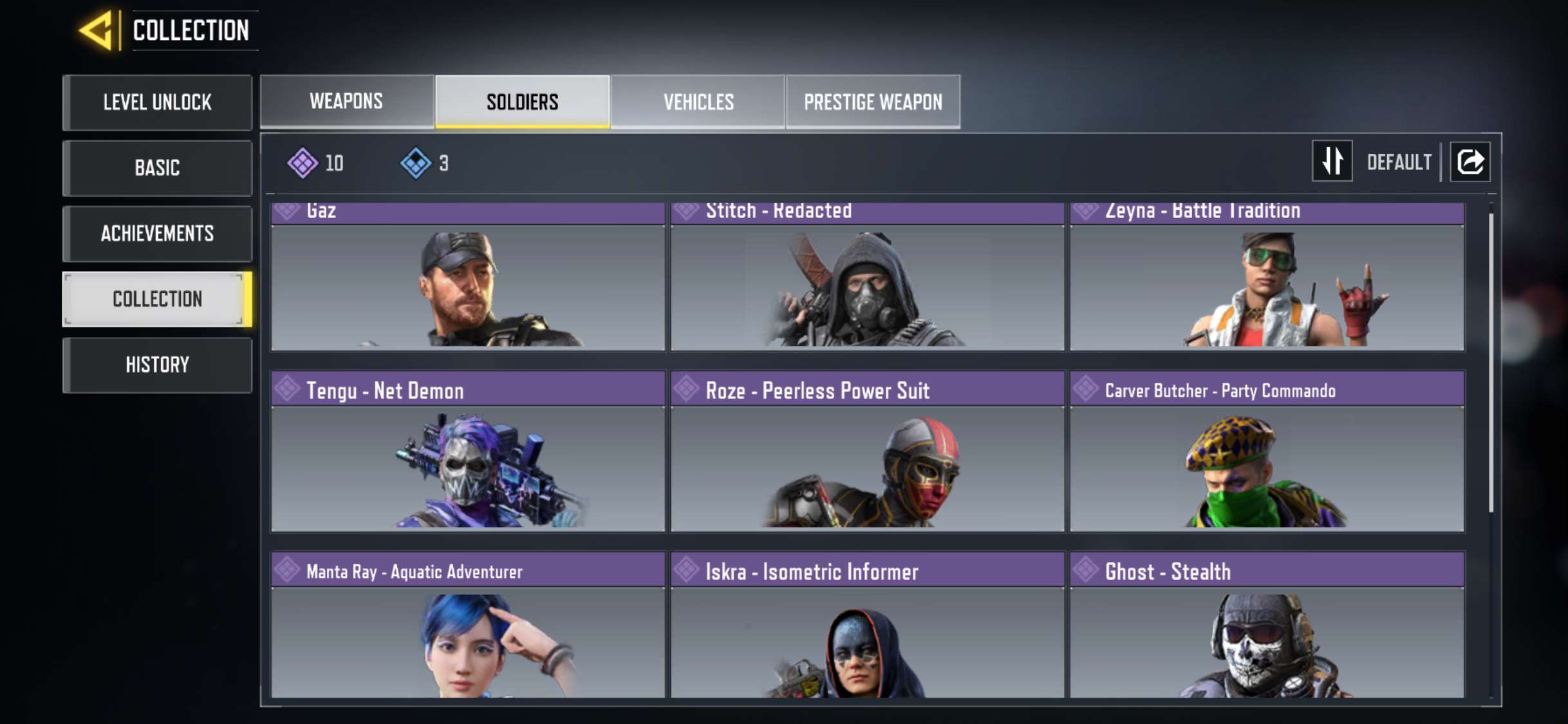Click the rarity icon on Ghost - Stealth banner
The image size is (1568, 724).
(x=1085, y=570)
